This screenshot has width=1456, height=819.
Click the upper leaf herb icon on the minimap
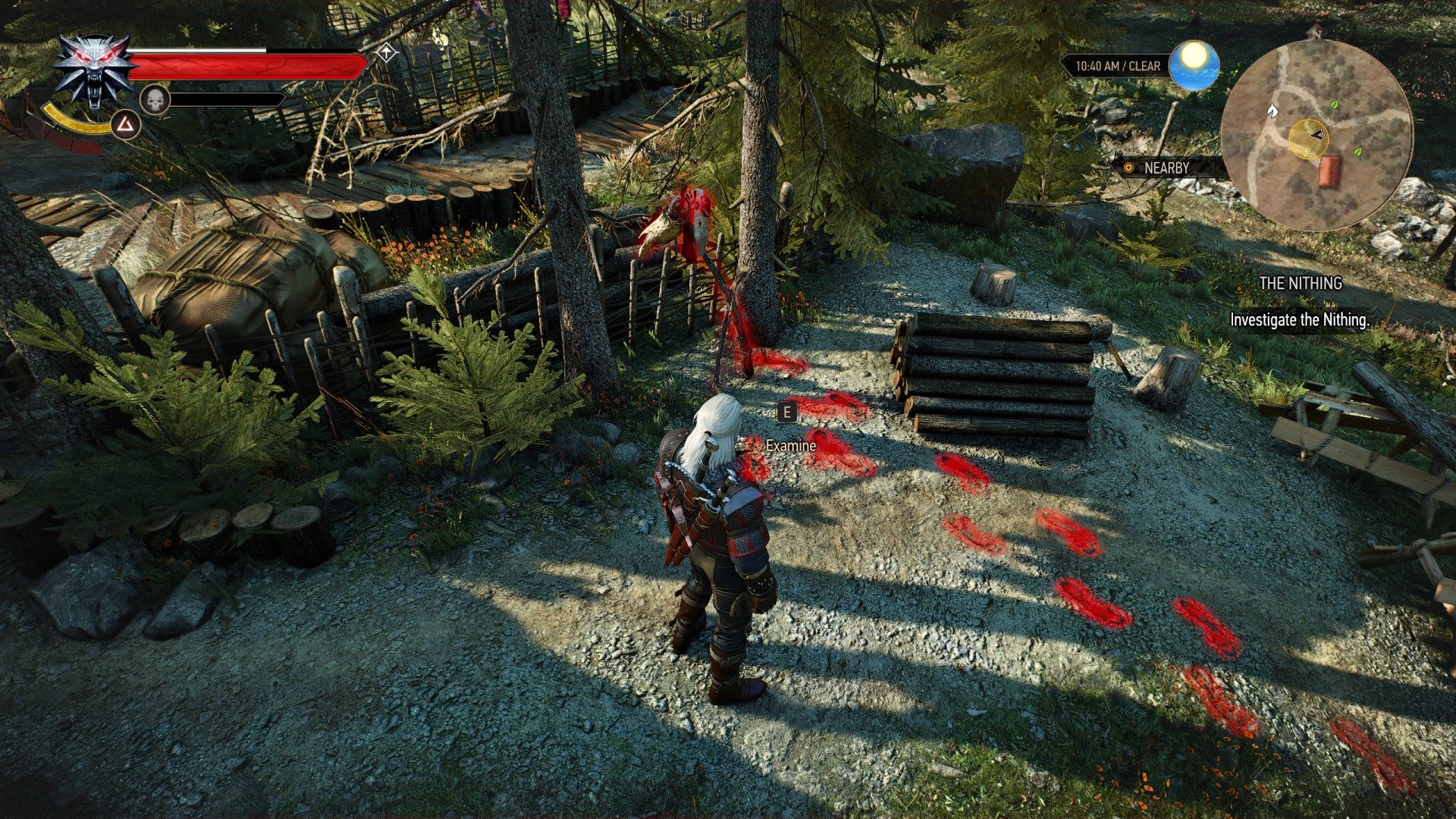1334,104
